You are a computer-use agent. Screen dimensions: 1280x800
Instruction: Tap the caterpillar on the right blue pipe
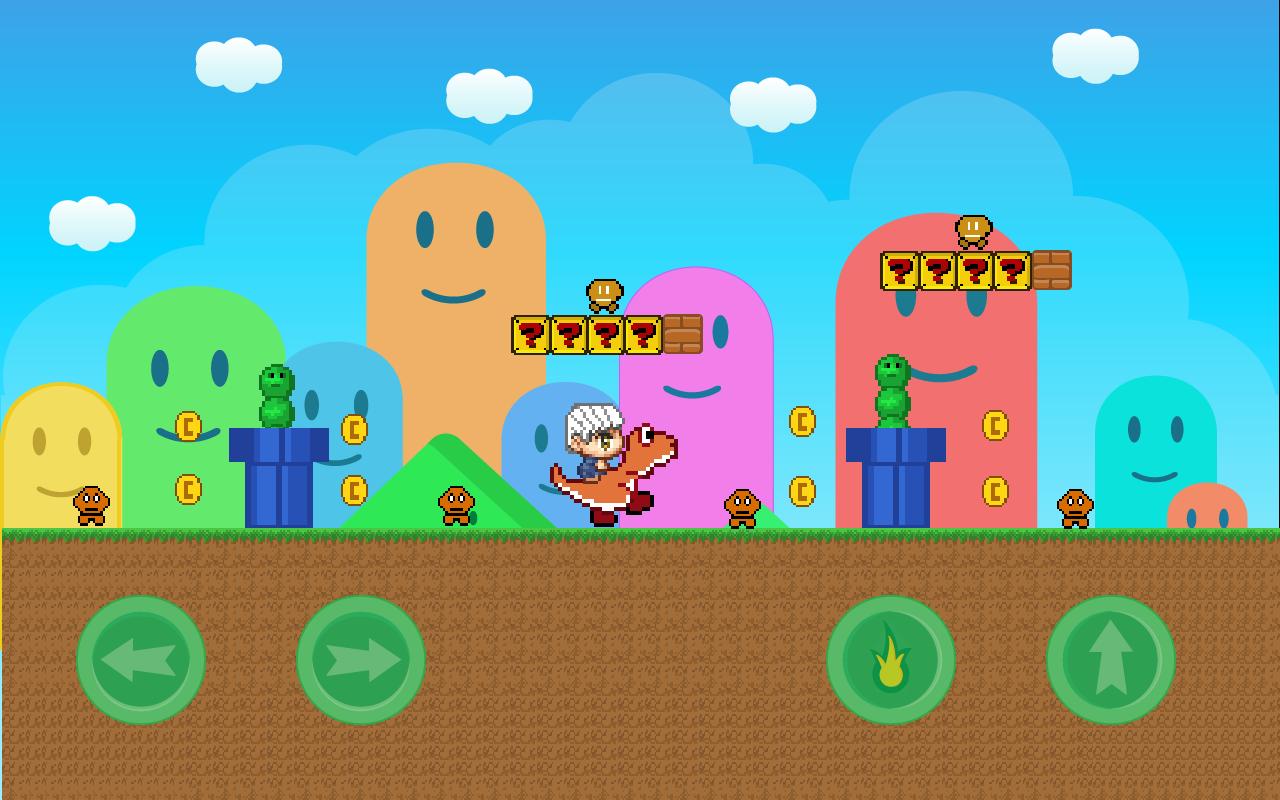(x=893, y=388)
